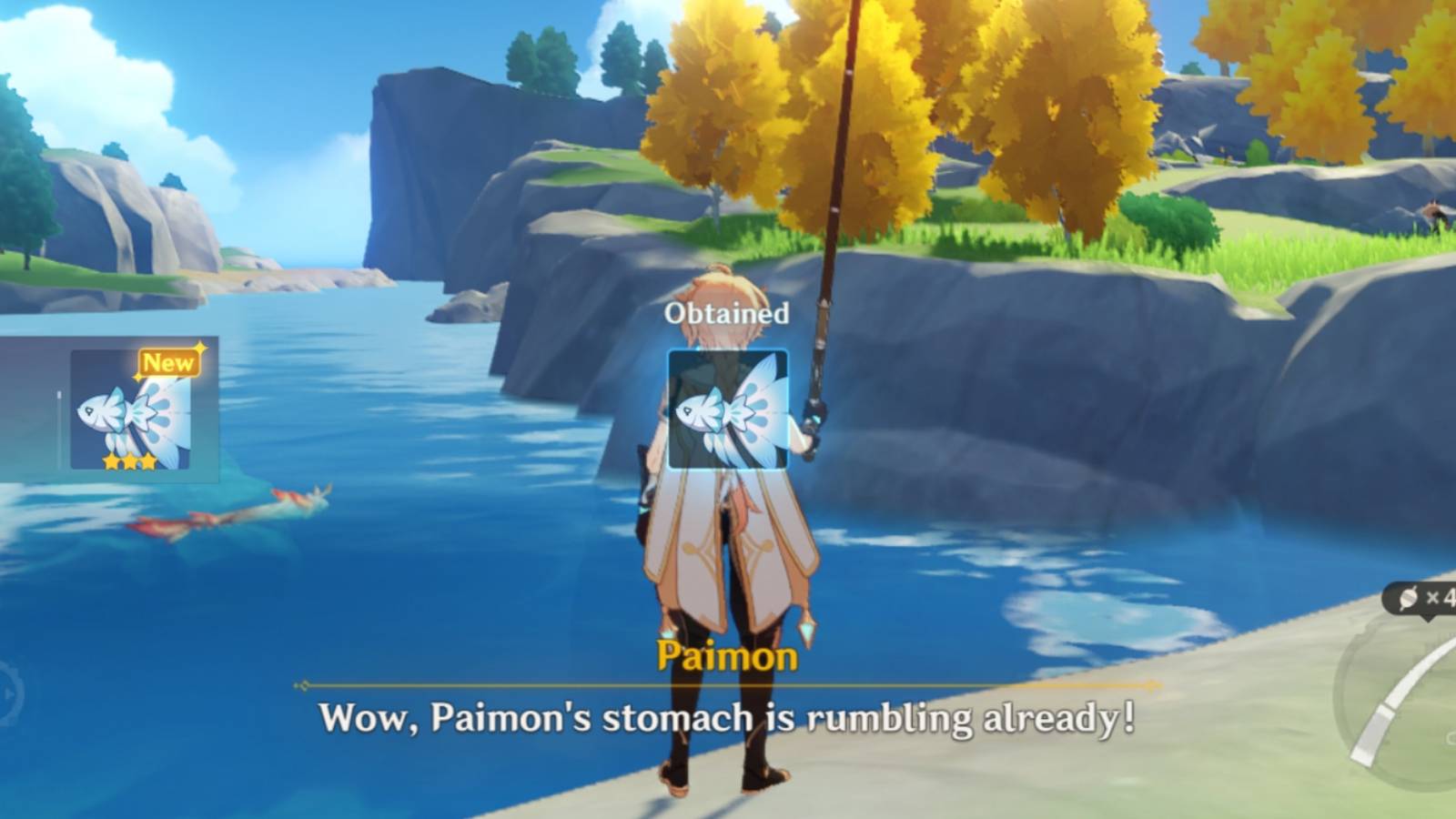Viewport: 1456px width, 819px height.
Task: Click the New badge on the caught fish
Action: (x=169, y=362)
